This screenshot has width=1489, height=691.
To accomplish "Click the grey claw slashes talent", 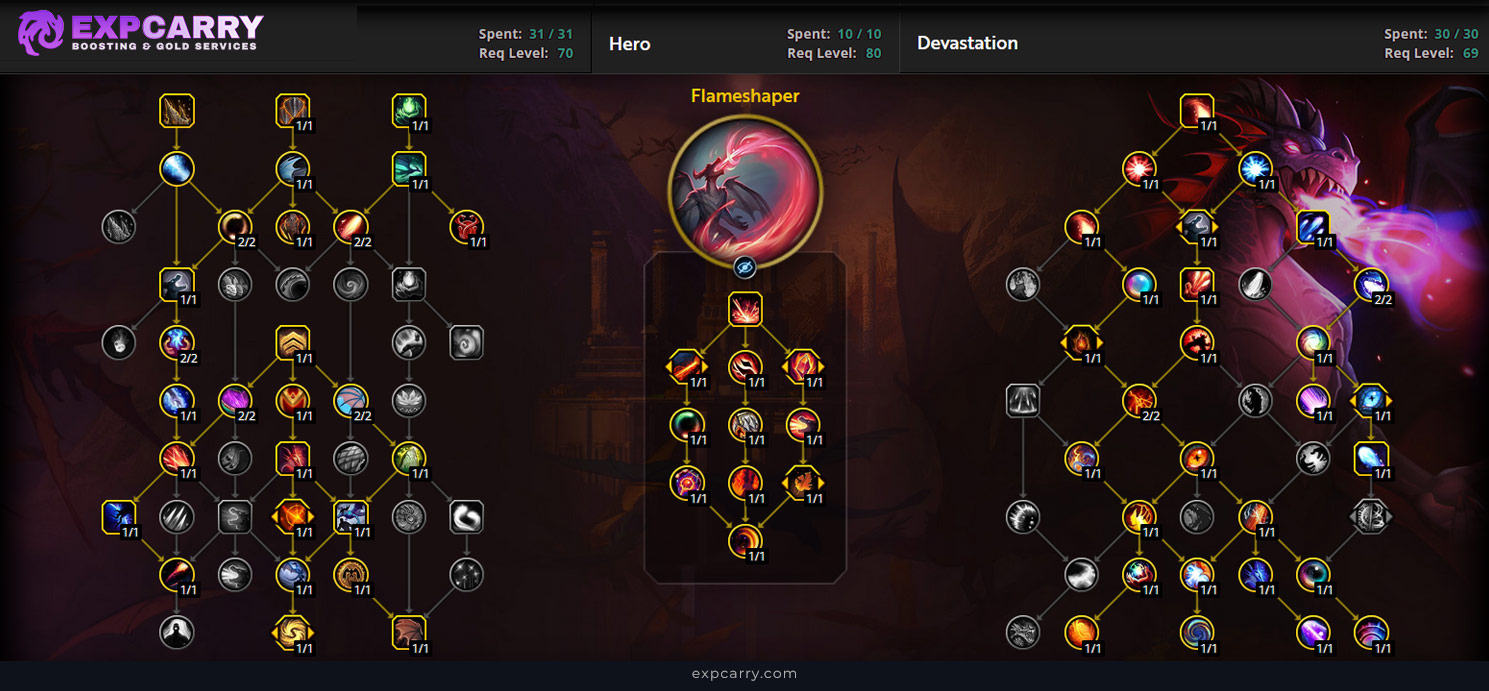I will [176, 516].
